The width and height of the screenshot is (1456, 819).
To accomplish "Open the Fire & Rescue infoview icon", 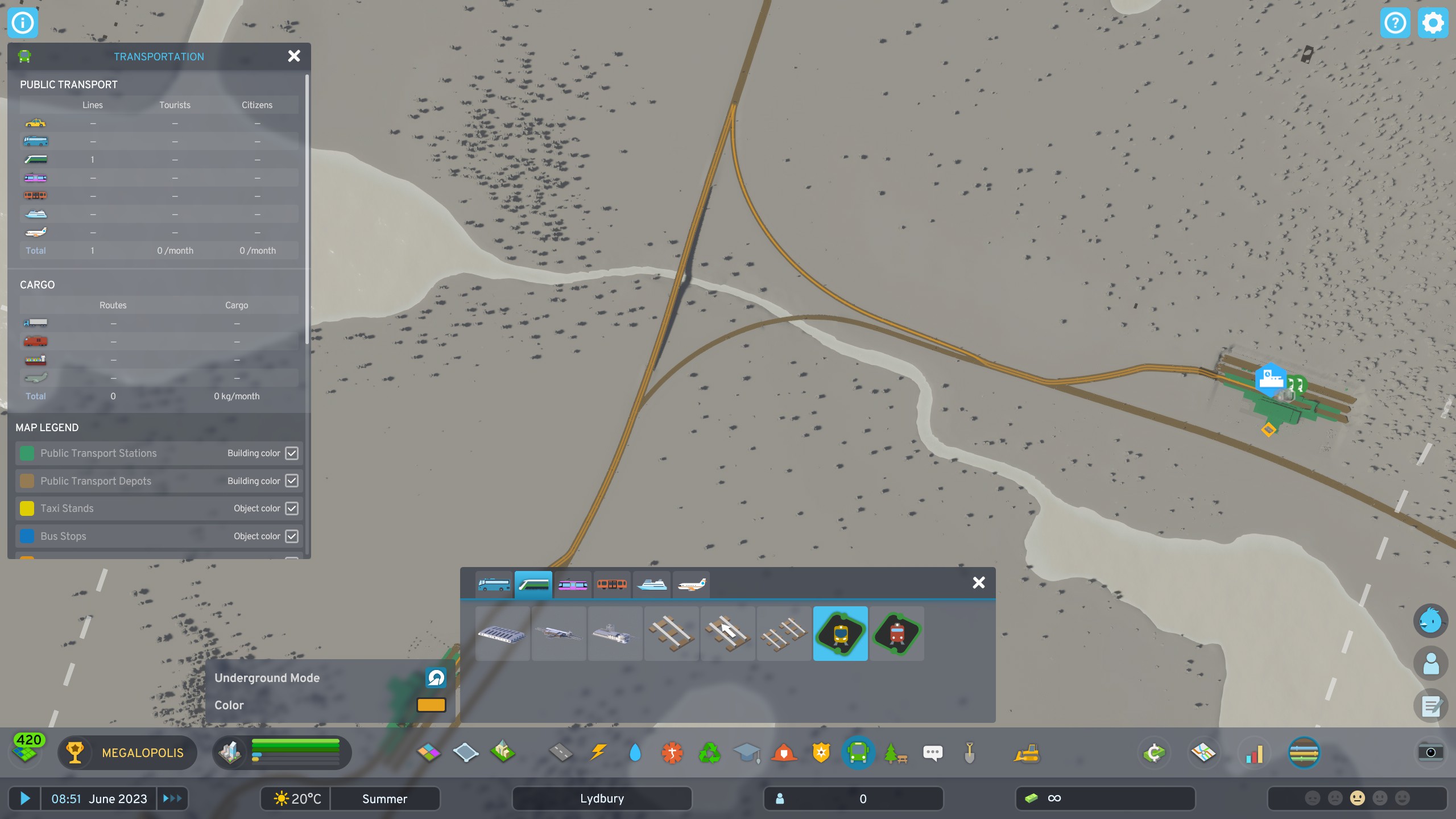I will pyautogui.click(x=784, y=752).
